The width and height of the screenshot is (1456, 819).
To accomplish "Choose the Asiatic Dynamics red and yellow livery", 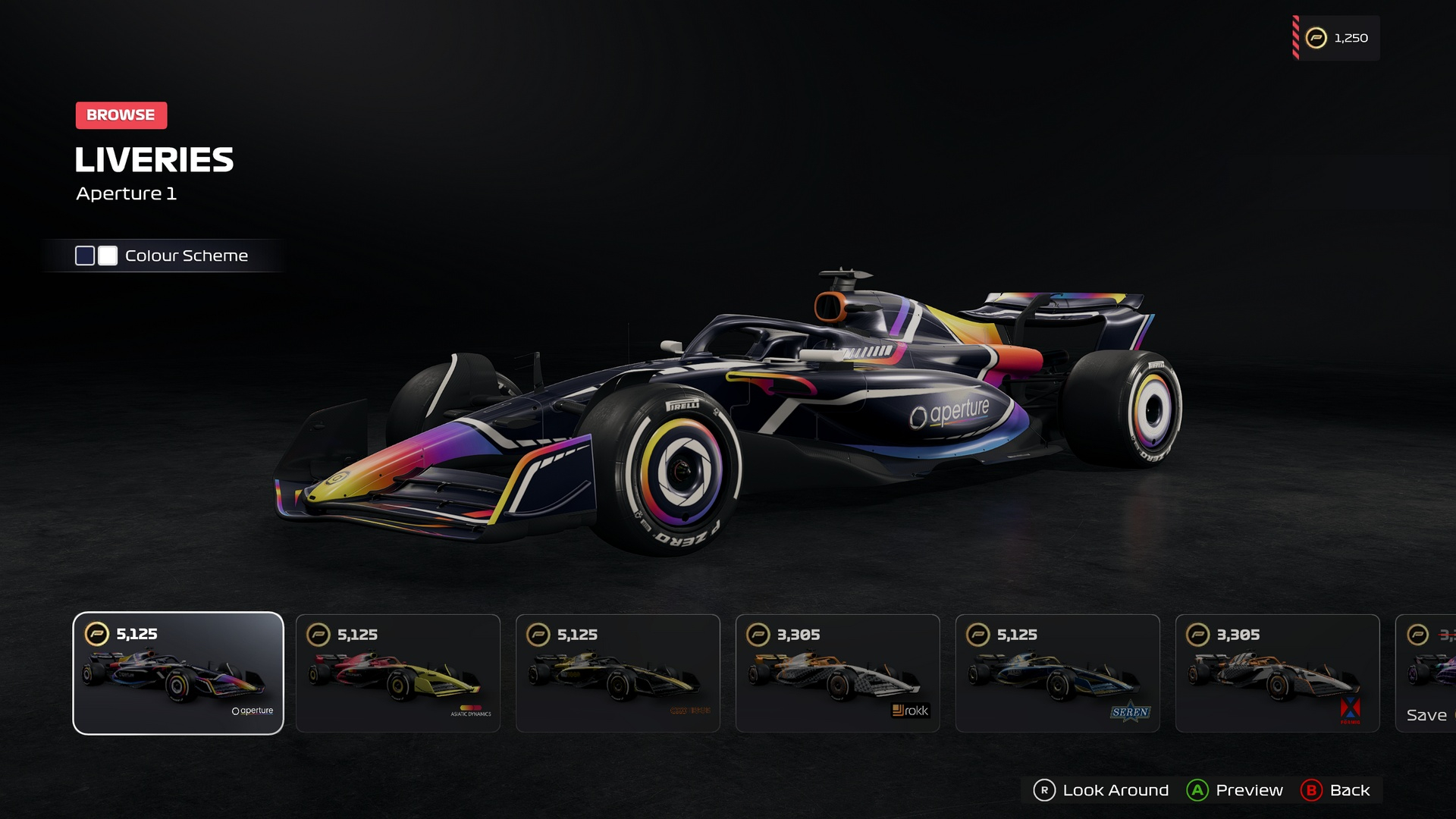I will 398,673.
